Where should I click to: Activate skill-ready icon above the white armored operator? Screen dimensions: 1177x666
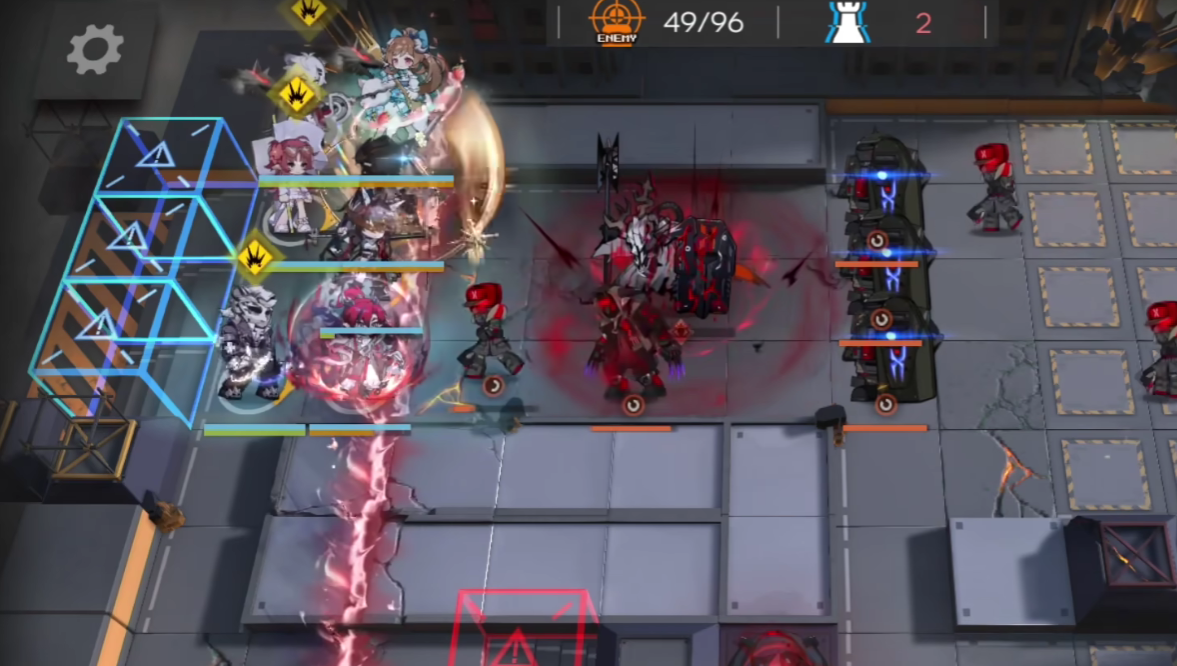click(x=255, y=257)
